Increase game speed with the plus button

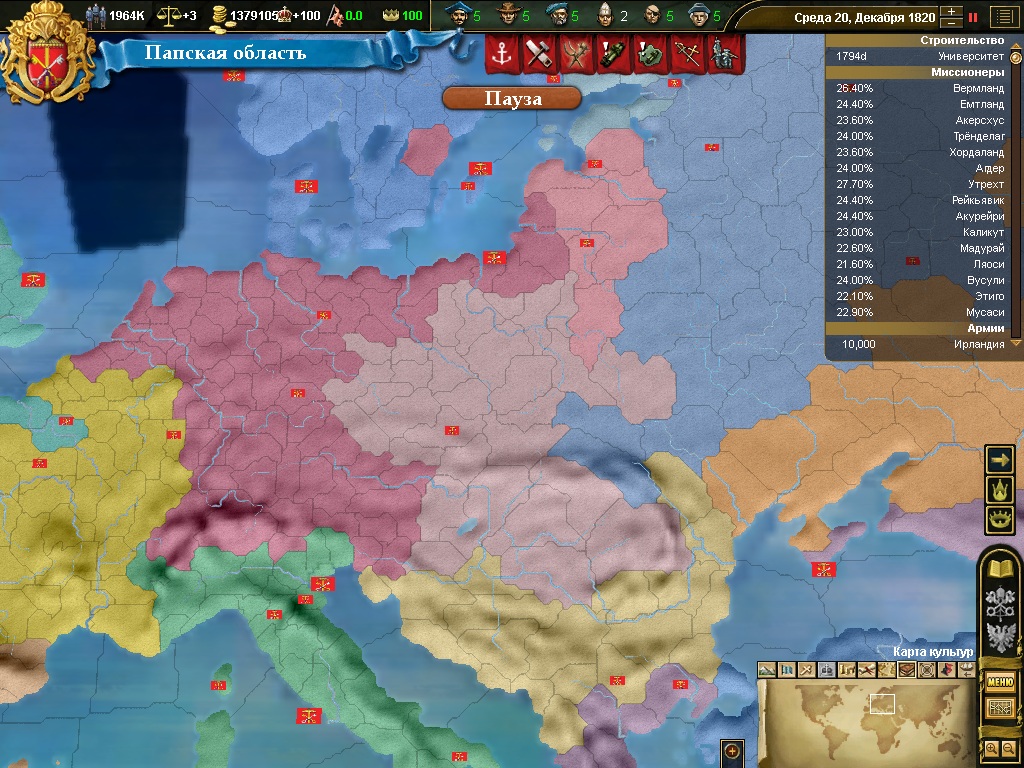(x=950, y=12)
